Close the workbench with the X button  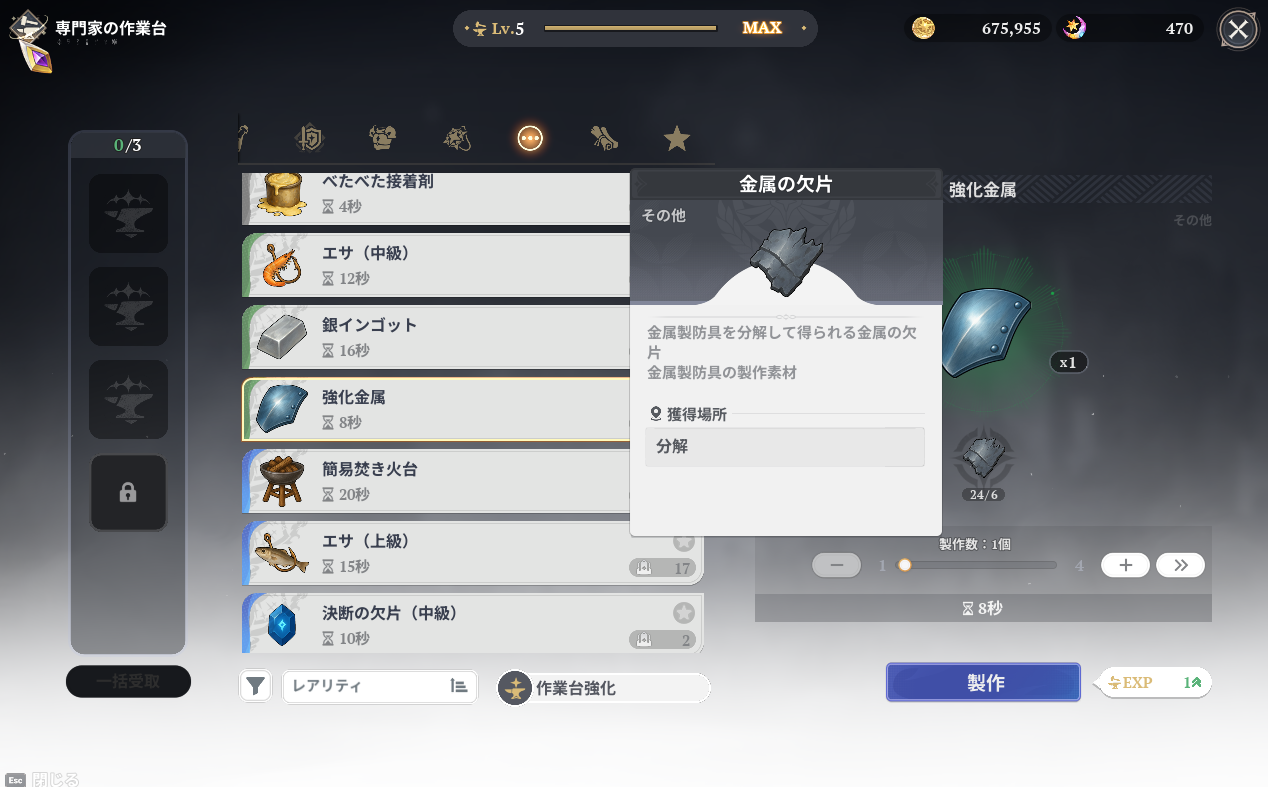click(x=1238, y=29)
